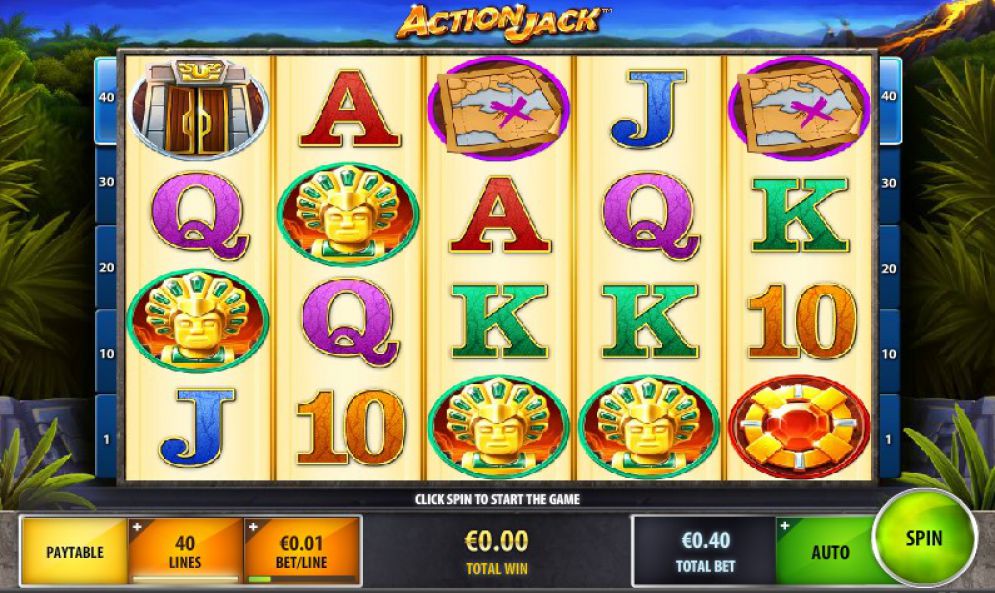Spin the reels with the Spin button
The image size is (995, 593).
(923, 539)
